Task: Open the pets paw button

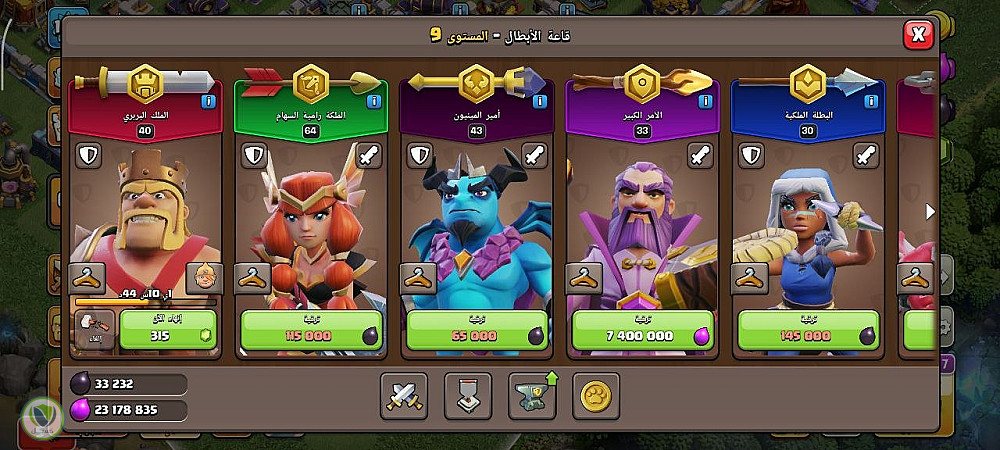Action: (x=595, y=396)
